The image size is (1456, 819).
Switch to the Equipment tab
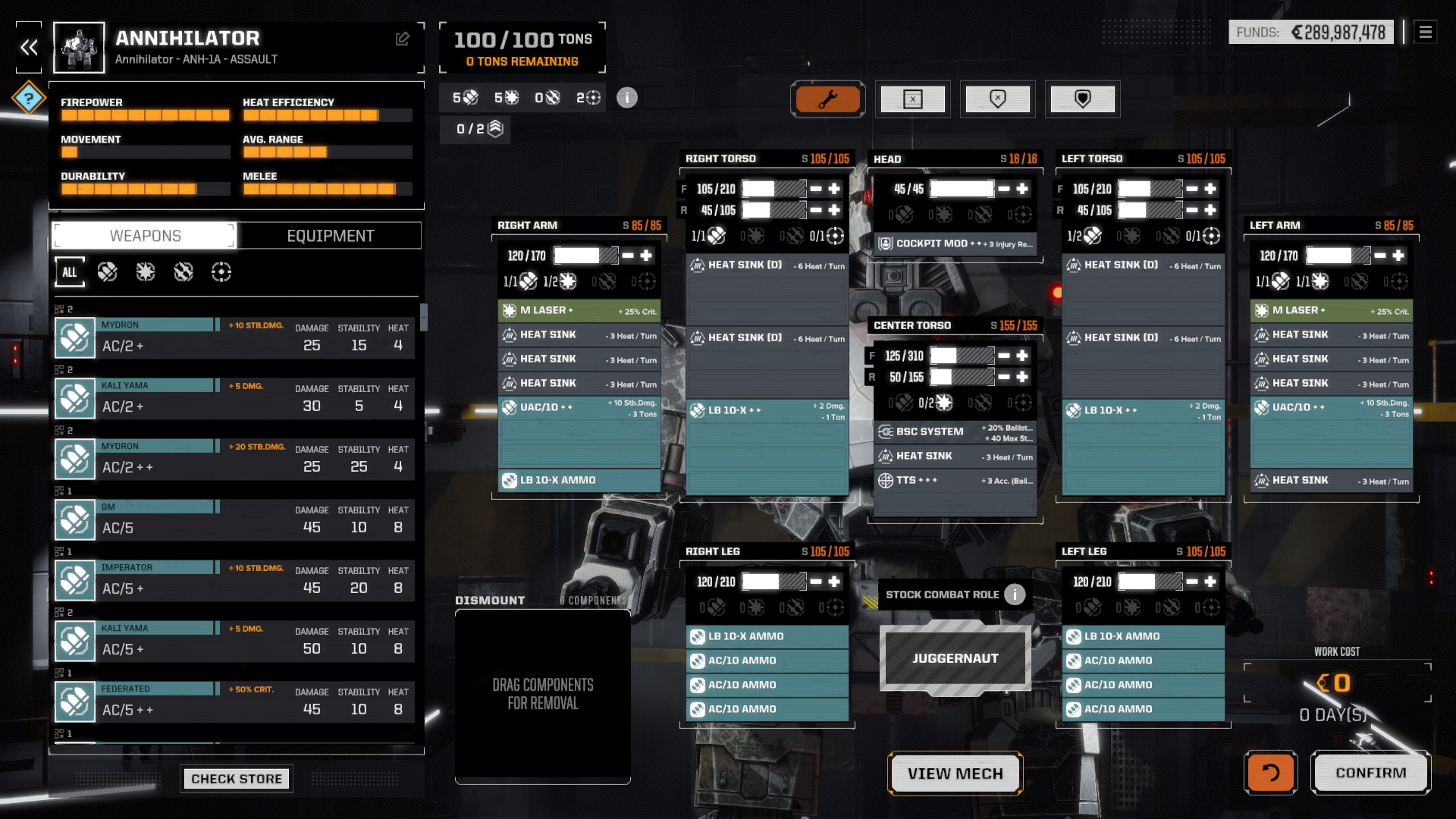coord(328,235)
